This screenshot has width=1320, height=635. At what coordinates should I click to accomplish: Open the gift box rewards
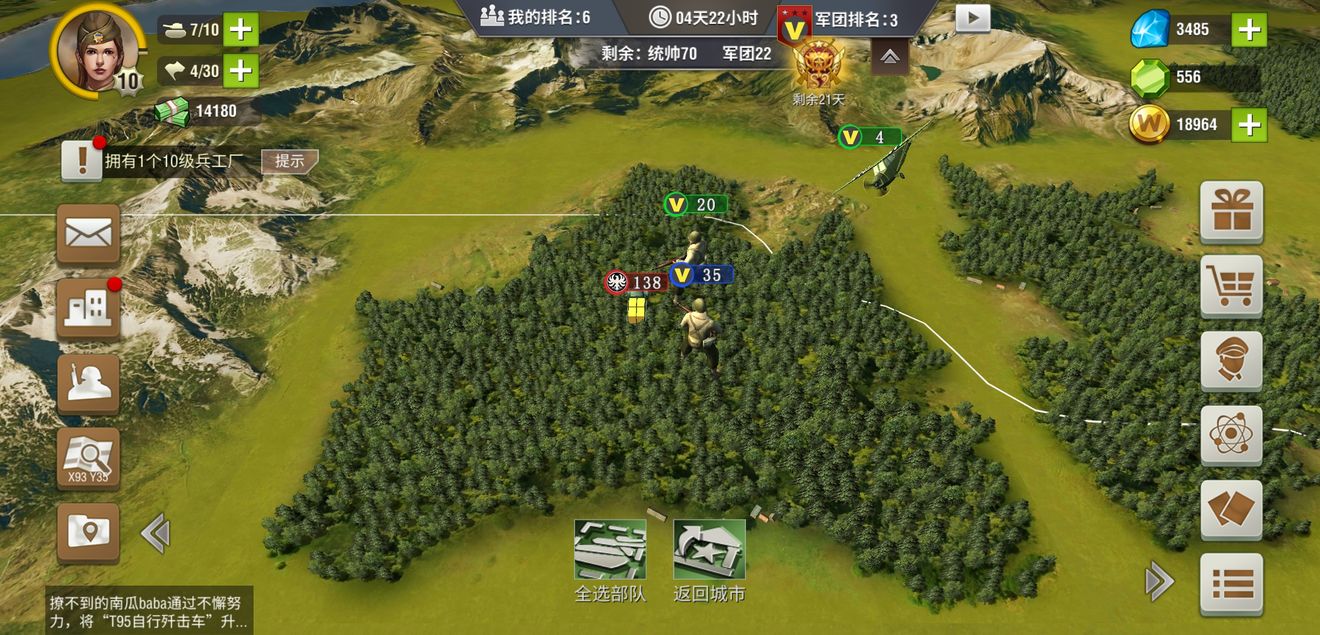click(1231, 211)
